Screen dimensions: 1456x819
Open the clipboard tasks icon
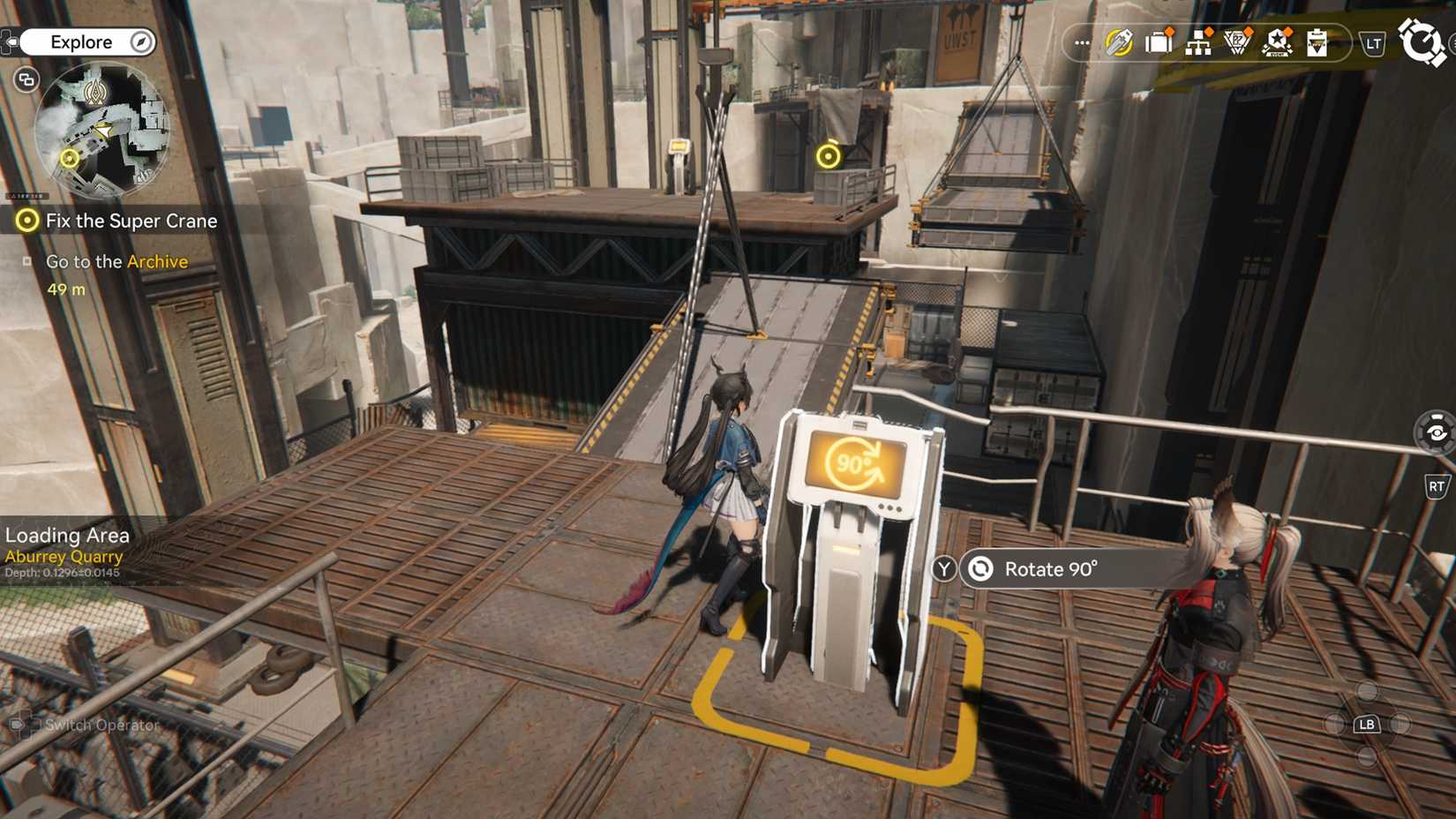[x=1318, y=41]
